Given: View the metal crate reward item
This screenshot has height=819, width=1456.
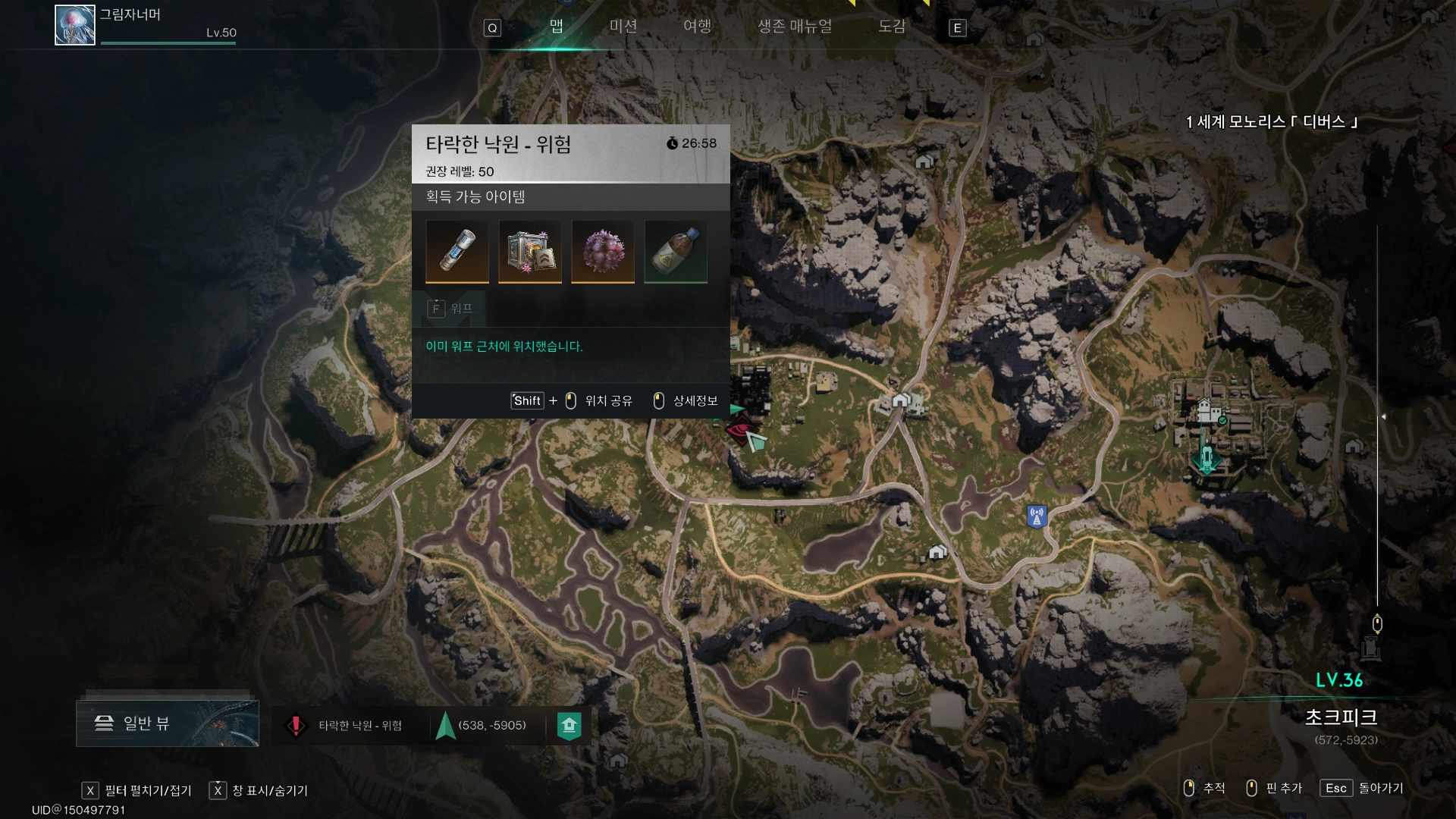Looking at the screenshot, I should (x=530, y=251).
